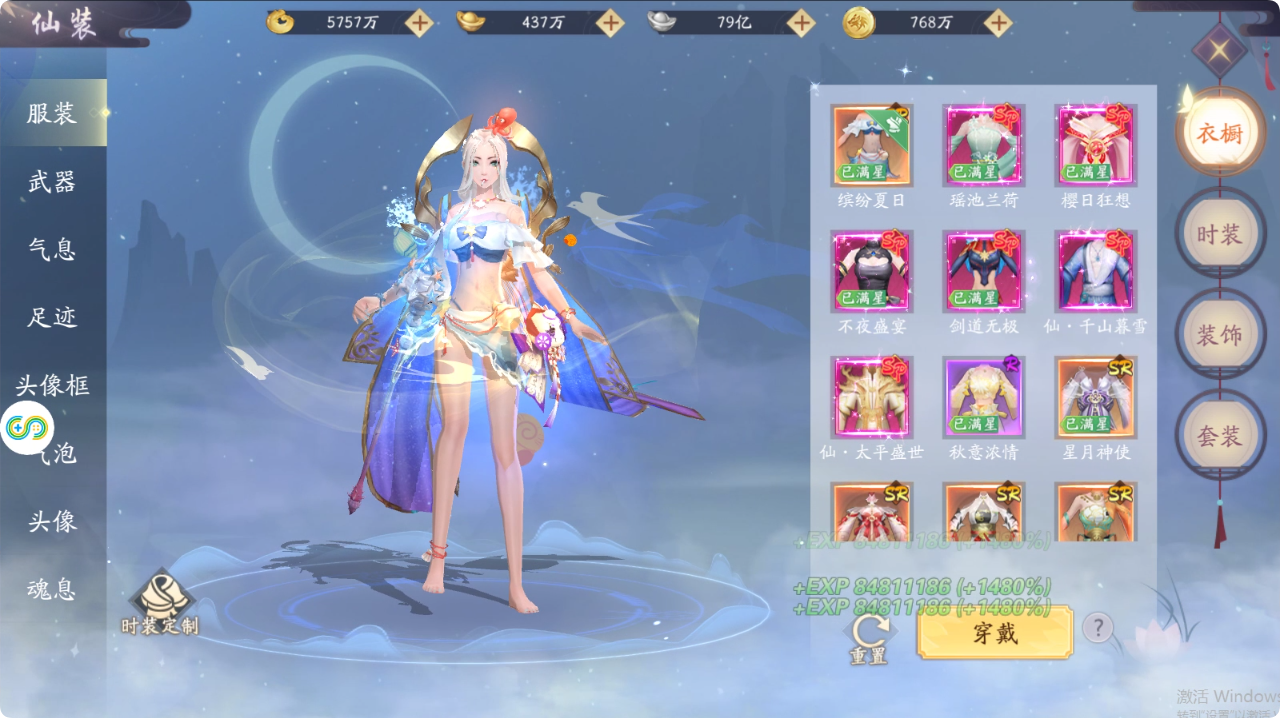Add more gold ingots with the plus button

[609, 23]
